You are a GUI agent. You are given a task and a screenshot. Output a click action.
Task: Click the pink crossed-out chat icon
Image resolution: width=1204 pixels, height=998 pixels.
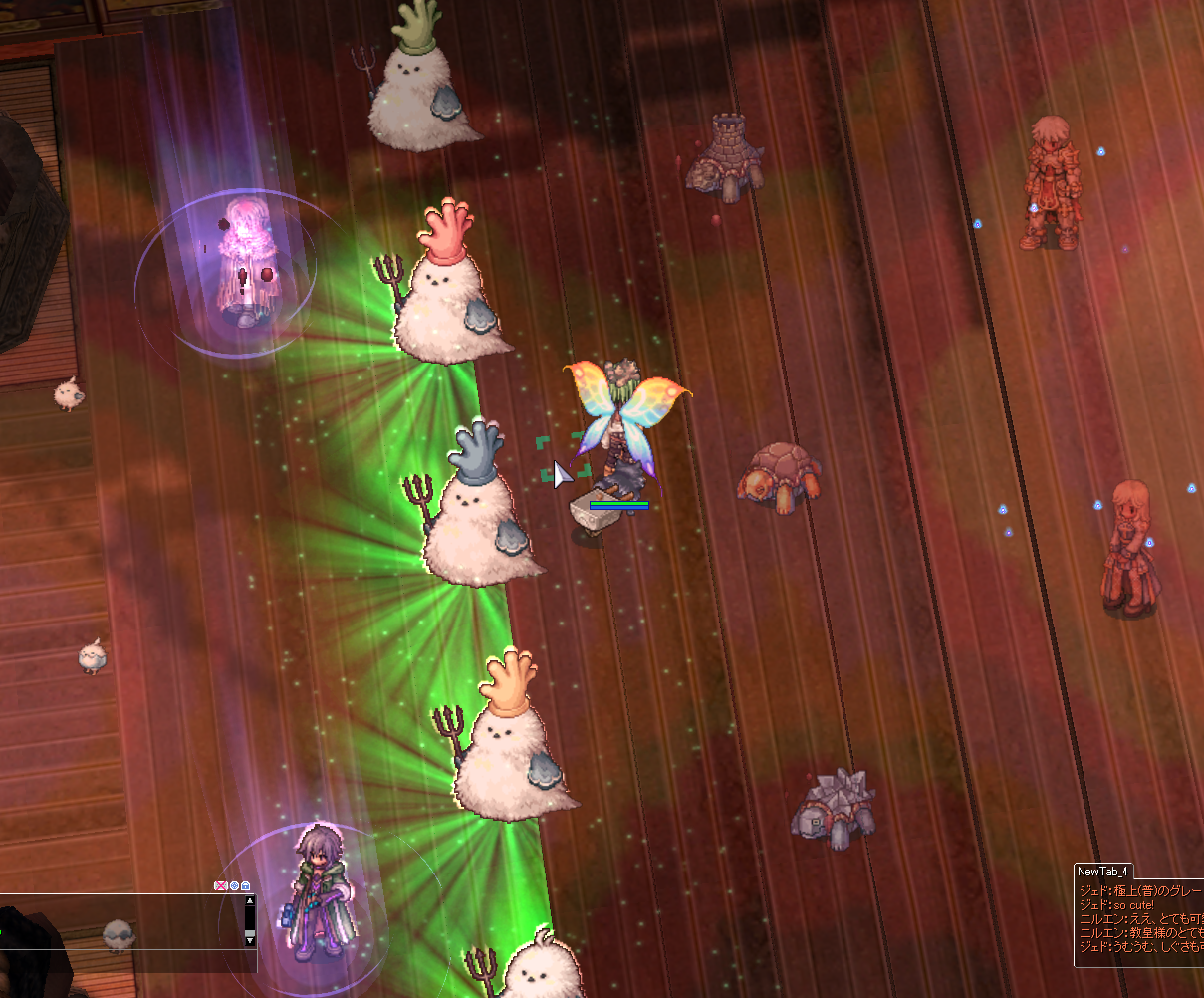coord(221,885)
